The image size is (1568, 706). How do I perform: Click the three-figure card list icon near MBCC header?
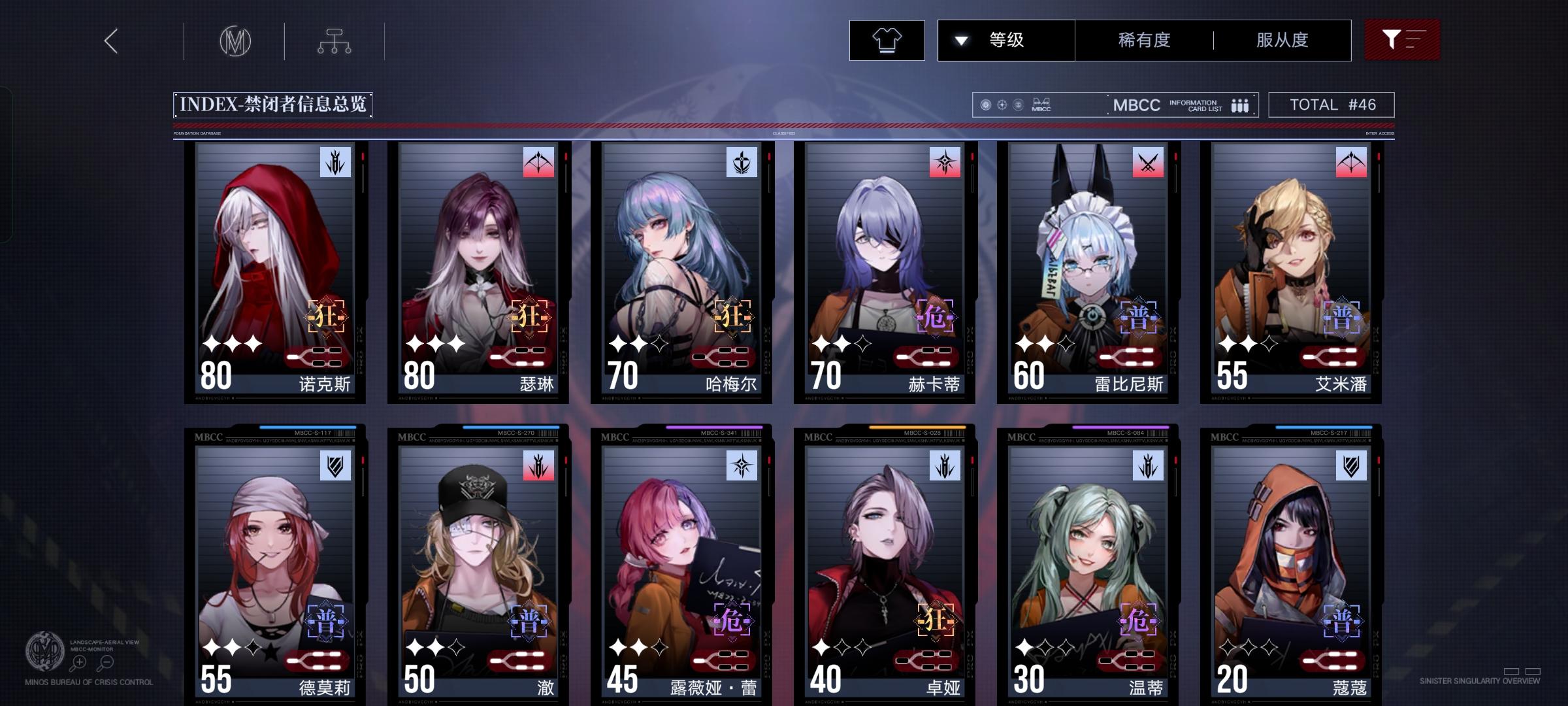1239,105
